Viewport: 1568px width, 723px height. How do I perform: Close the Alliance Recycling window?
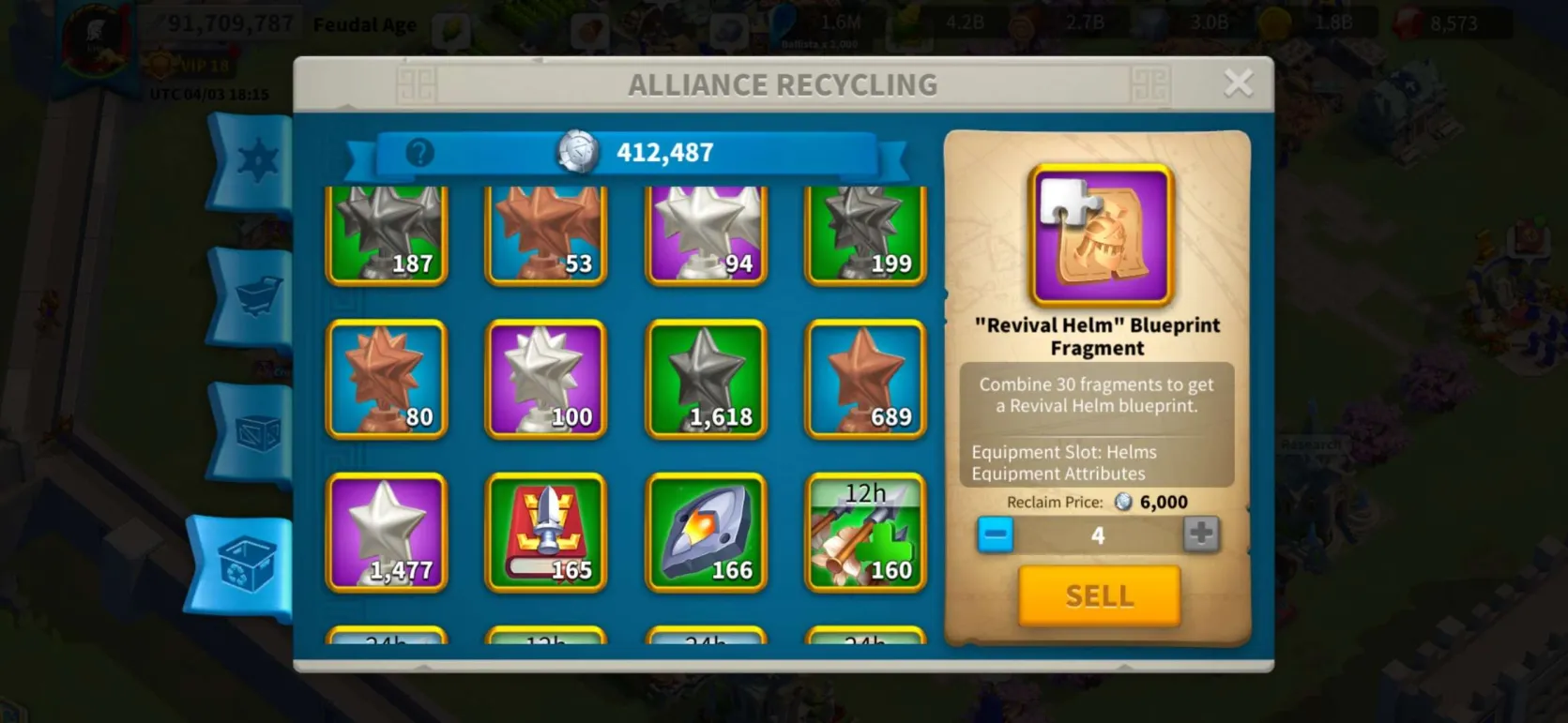coord(1238,83)
